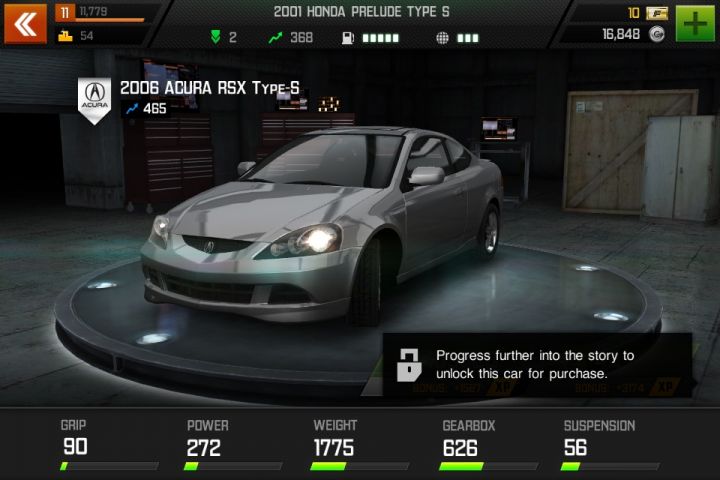Tap the green plus button to add currency
This screenshot has width=720, height=480.
(695, 22)
